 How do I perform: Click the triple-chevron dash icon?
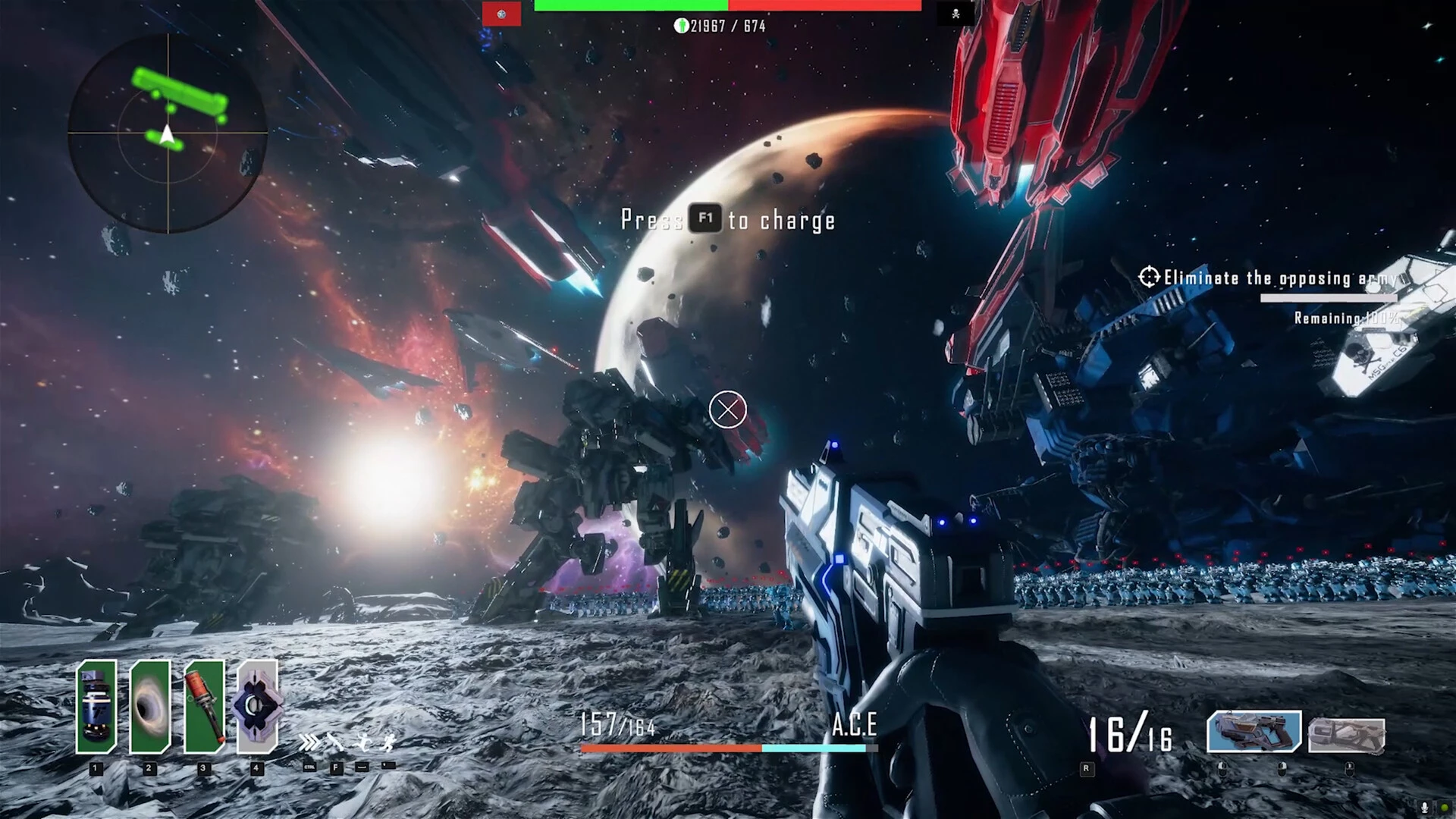click(309, 742)
